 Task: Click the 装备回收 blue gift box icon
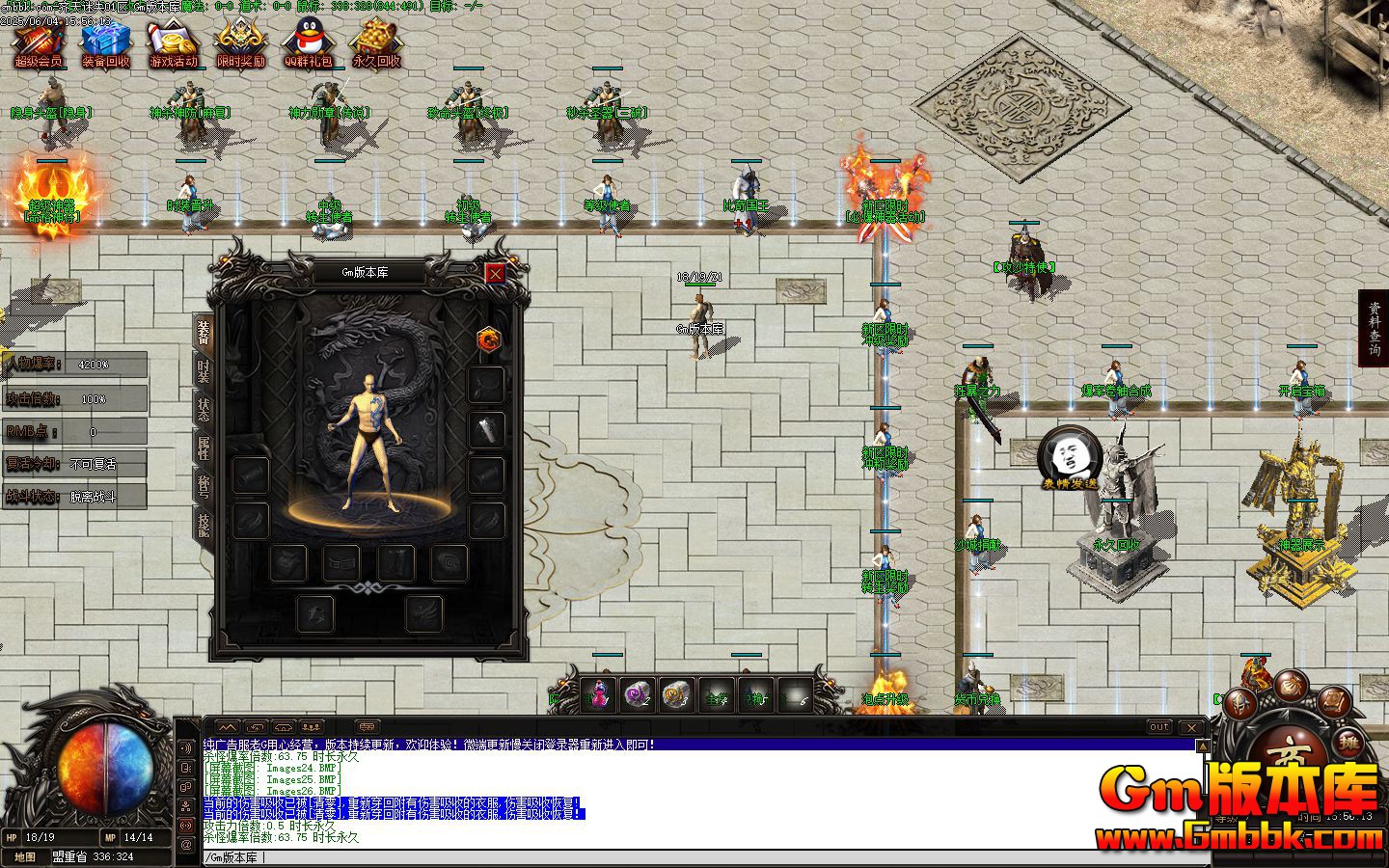click(x=106, y=39)
